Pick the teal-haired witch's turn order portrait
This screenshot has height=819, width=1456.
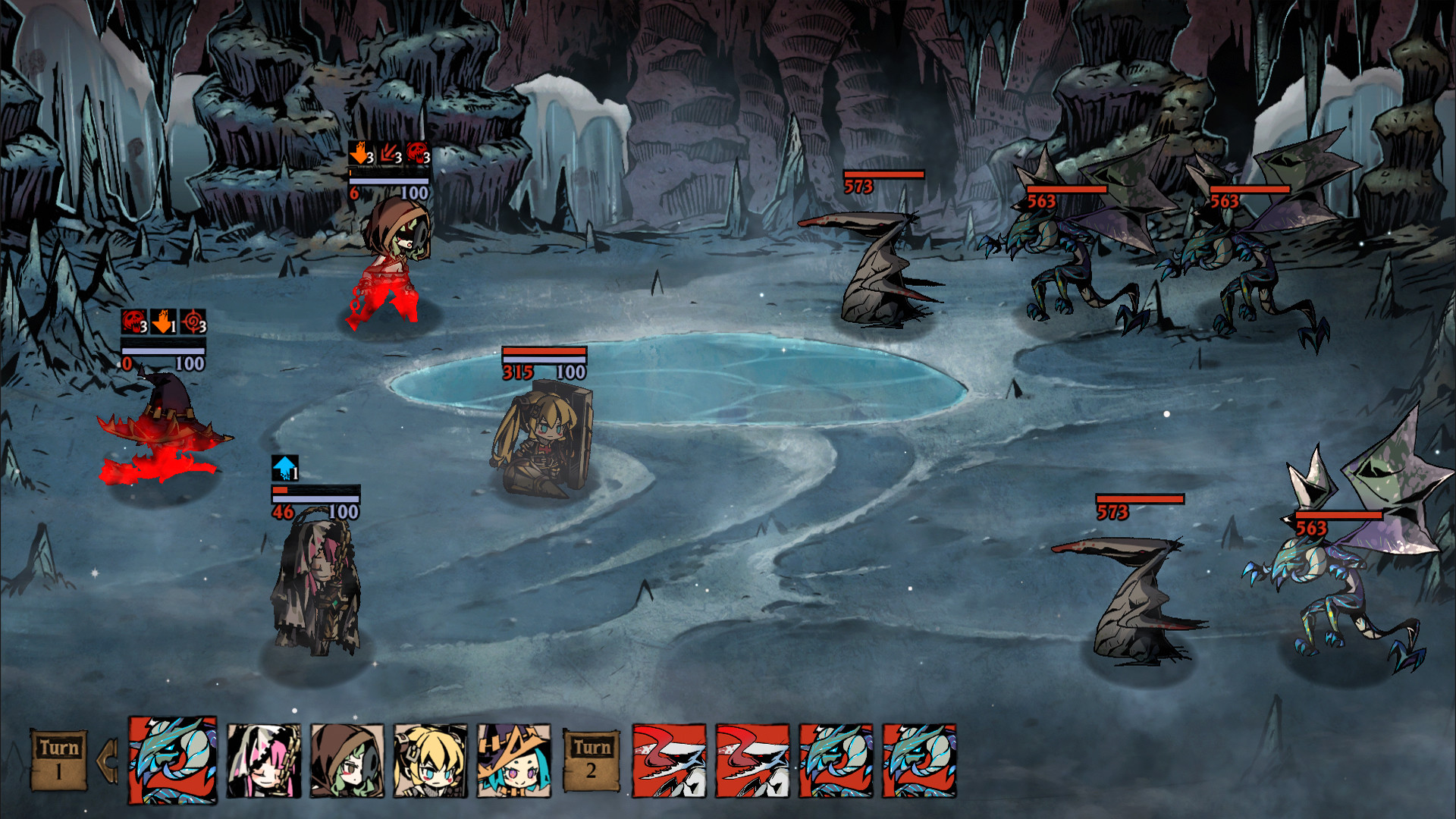click(513, 760)
